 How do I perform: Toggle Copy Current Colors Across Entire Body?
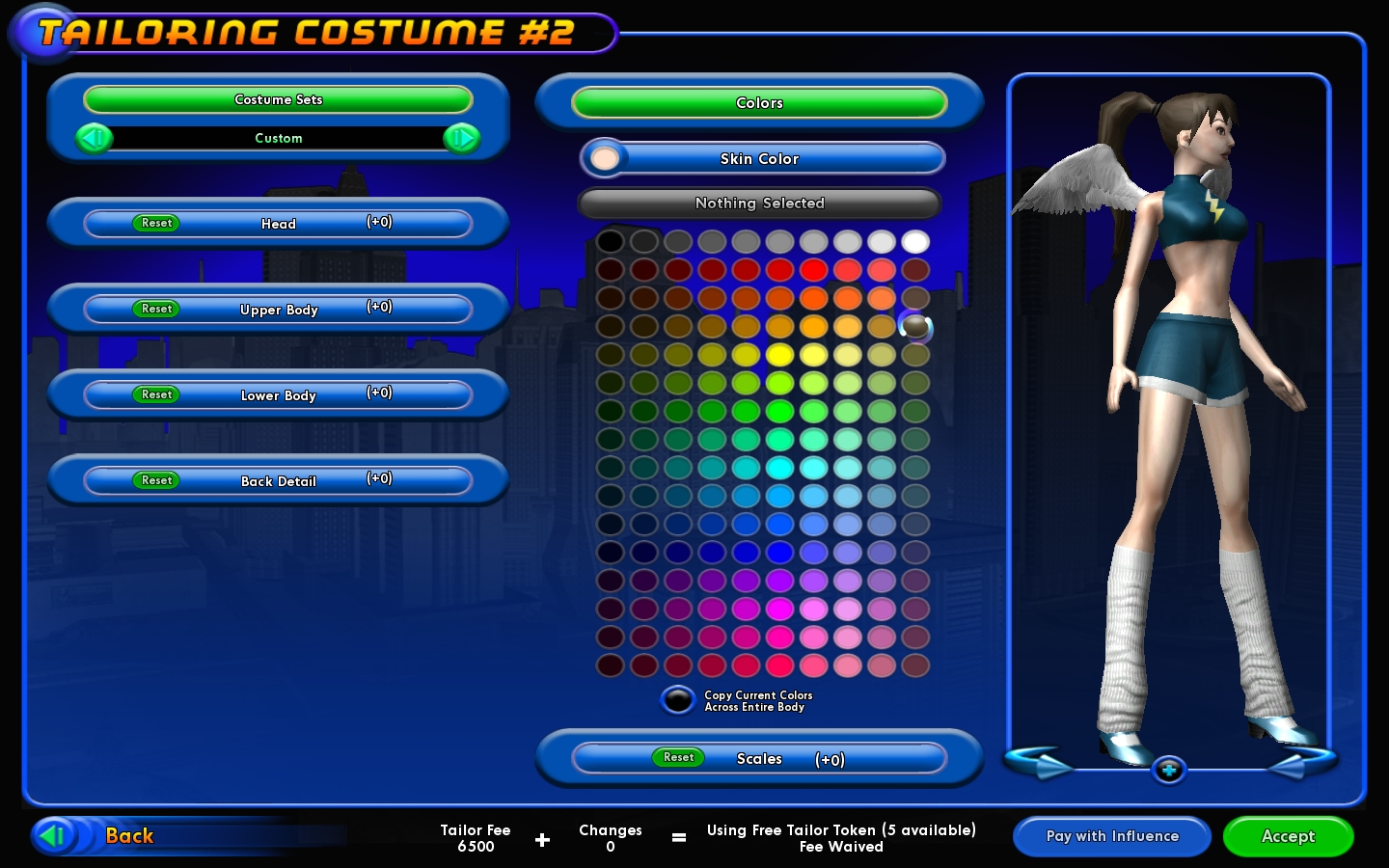click(677, 700)
